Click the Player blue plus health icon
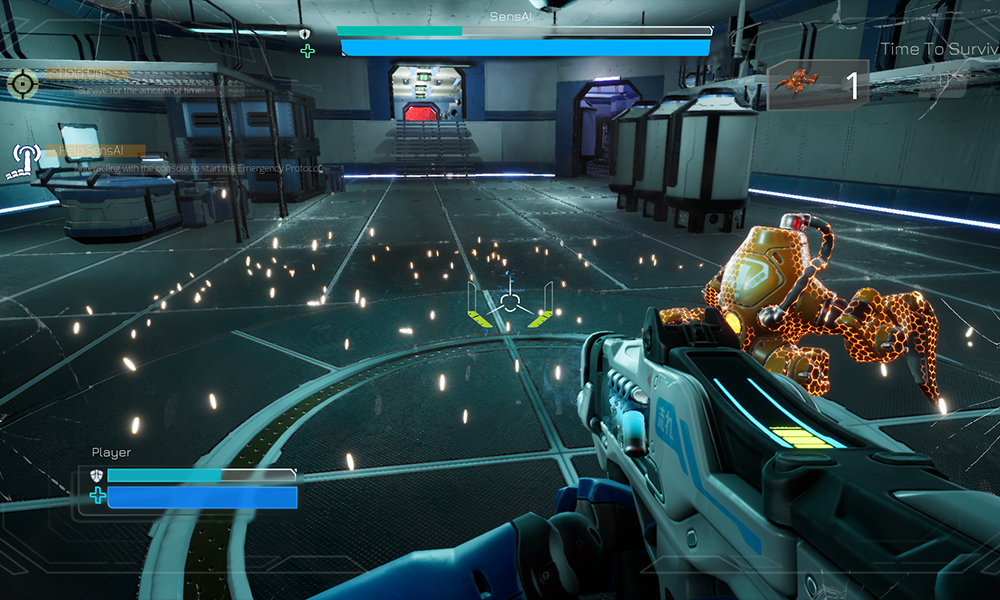This screenshot has height=600, width=1000. pyautogui.click(x=97, y=496)
